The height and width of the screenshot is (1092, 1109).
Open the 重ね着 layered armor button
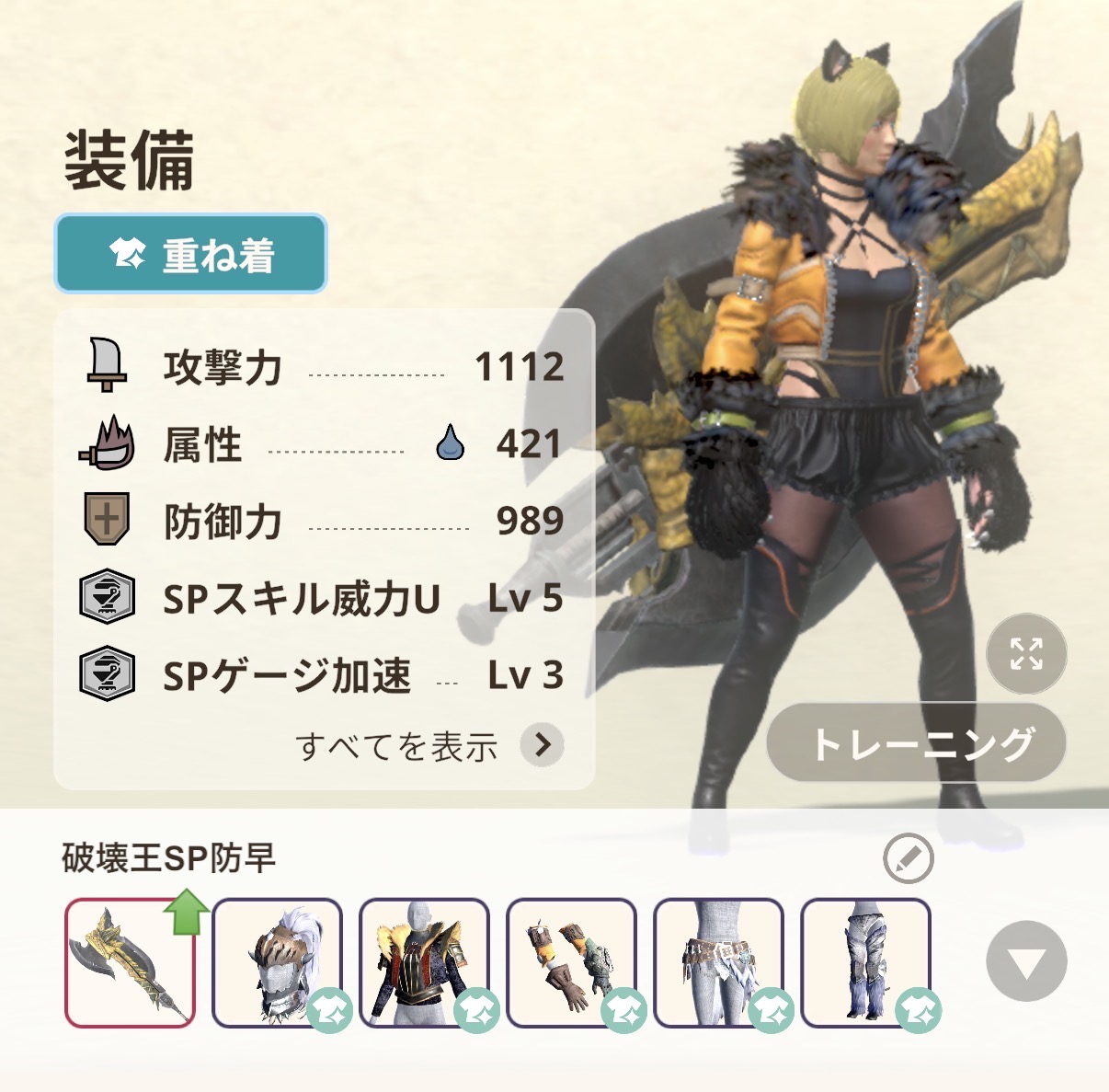[x=191, y=254]
